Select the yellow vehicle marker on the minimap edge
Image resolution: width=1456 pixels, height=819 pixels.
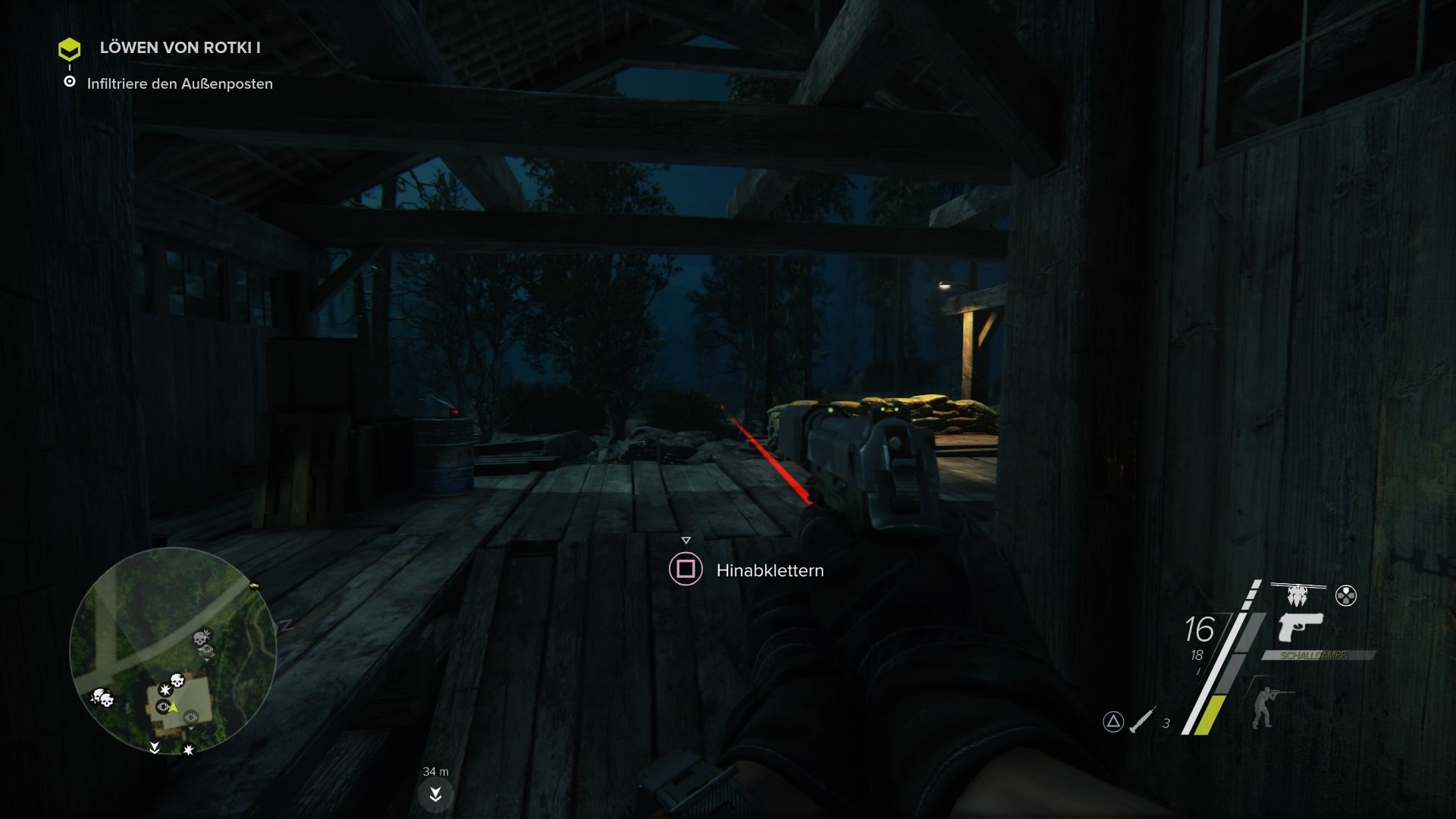(x=254, y=586)
